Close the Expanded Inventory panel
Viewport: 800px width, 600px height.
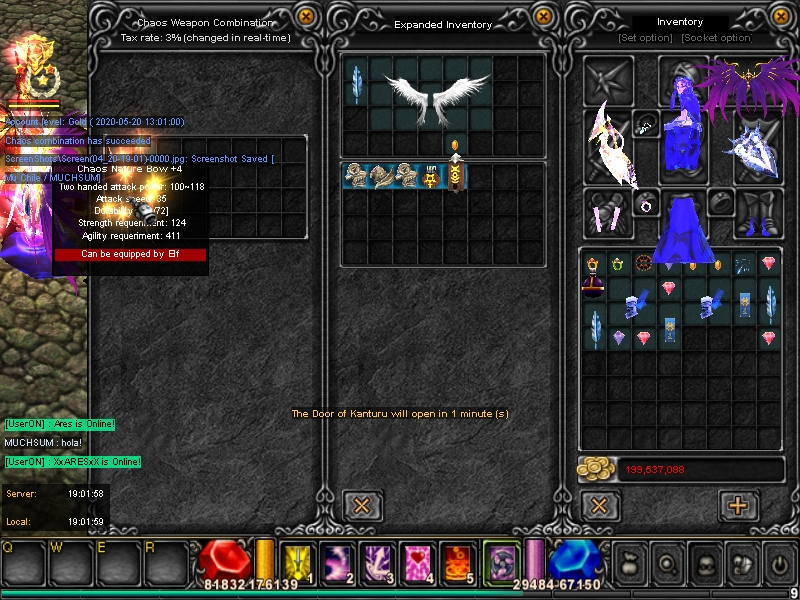pyautogui.click(x=543, y=16)
